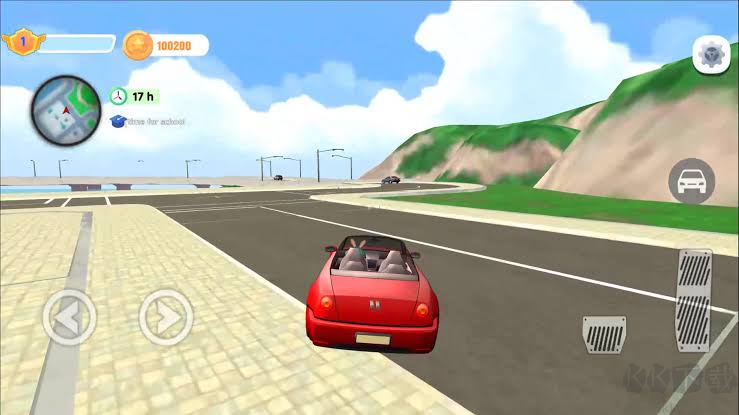Click the gold coin icon
Image resolution: width=739 pixels, height=415 pixels.
(x=137, y=45)
